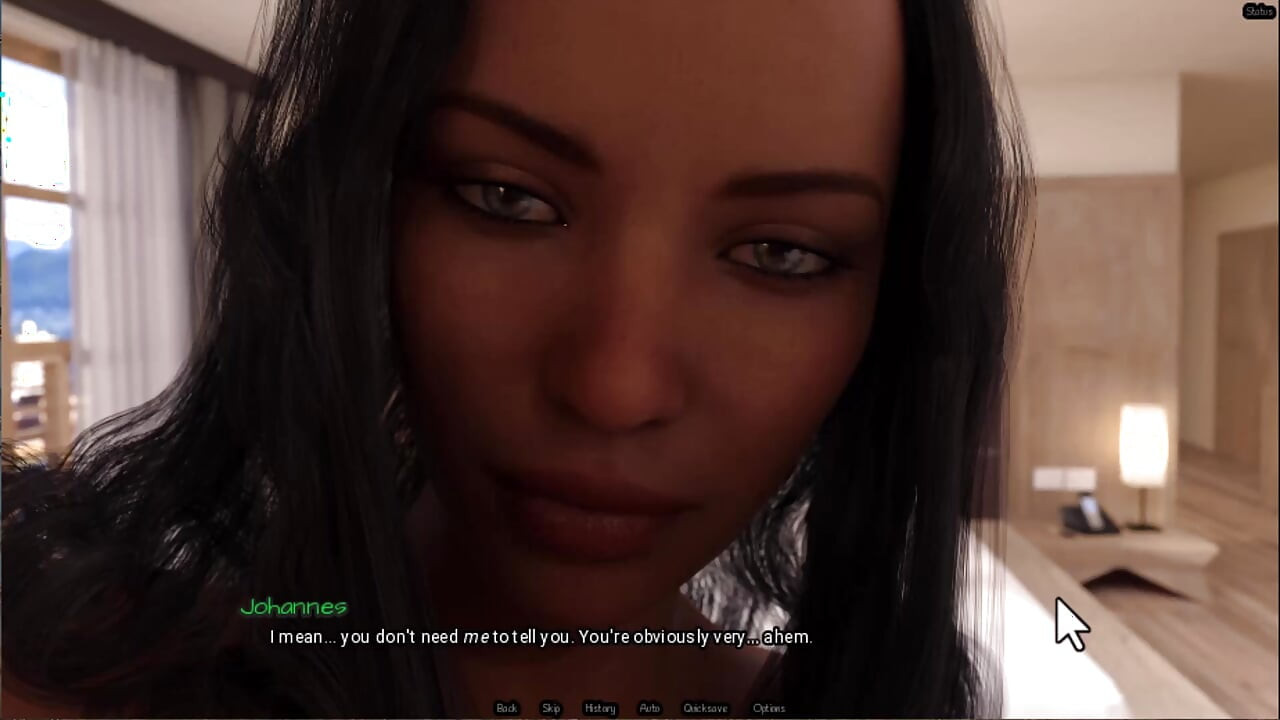Go Back to the previous dialogue line
Screen dimensions: 1280x720
(x=506, y=708)
